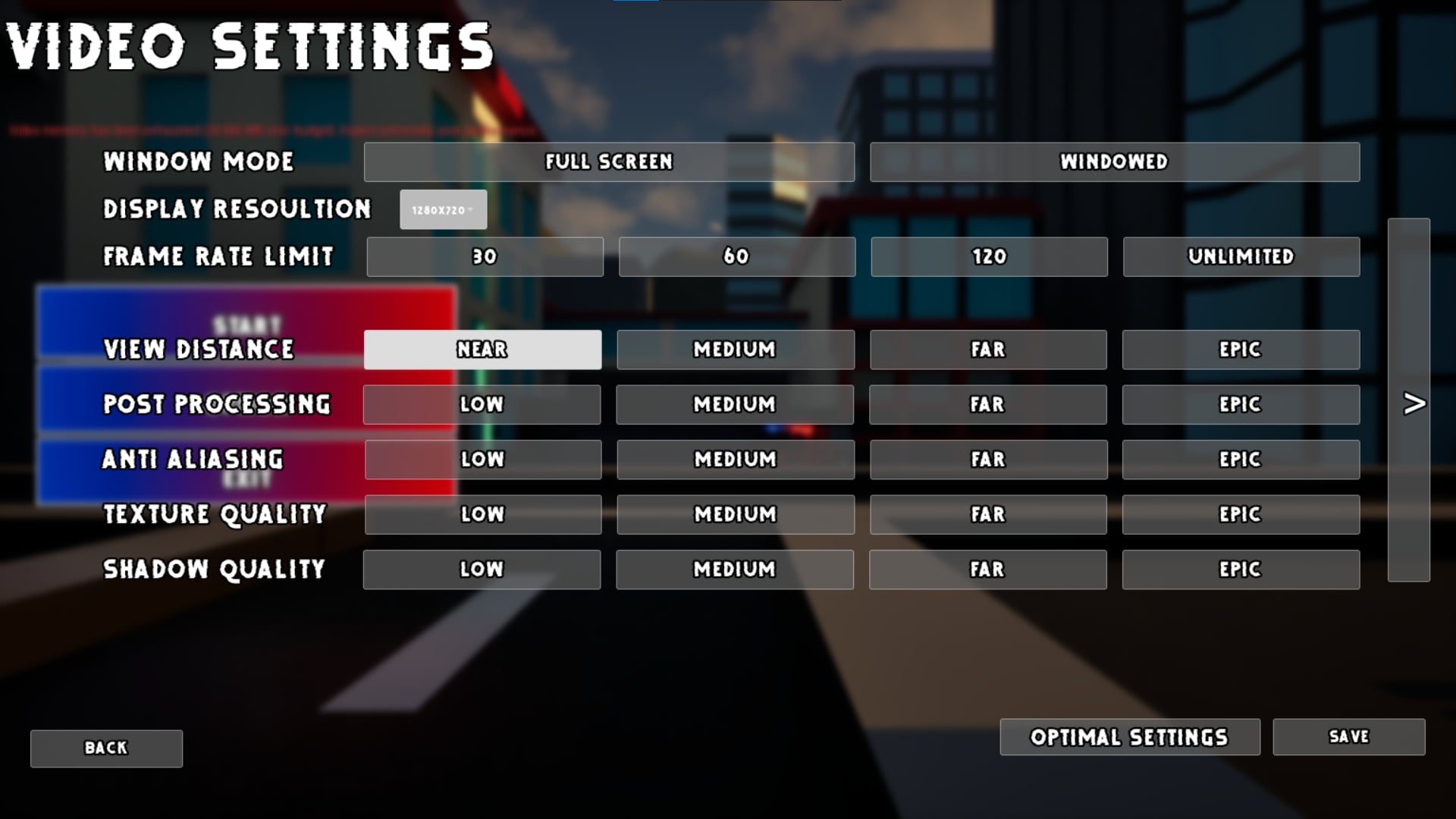Set Post Processing to Low
Screen dimensions: 1456x819
click(483, 404)
